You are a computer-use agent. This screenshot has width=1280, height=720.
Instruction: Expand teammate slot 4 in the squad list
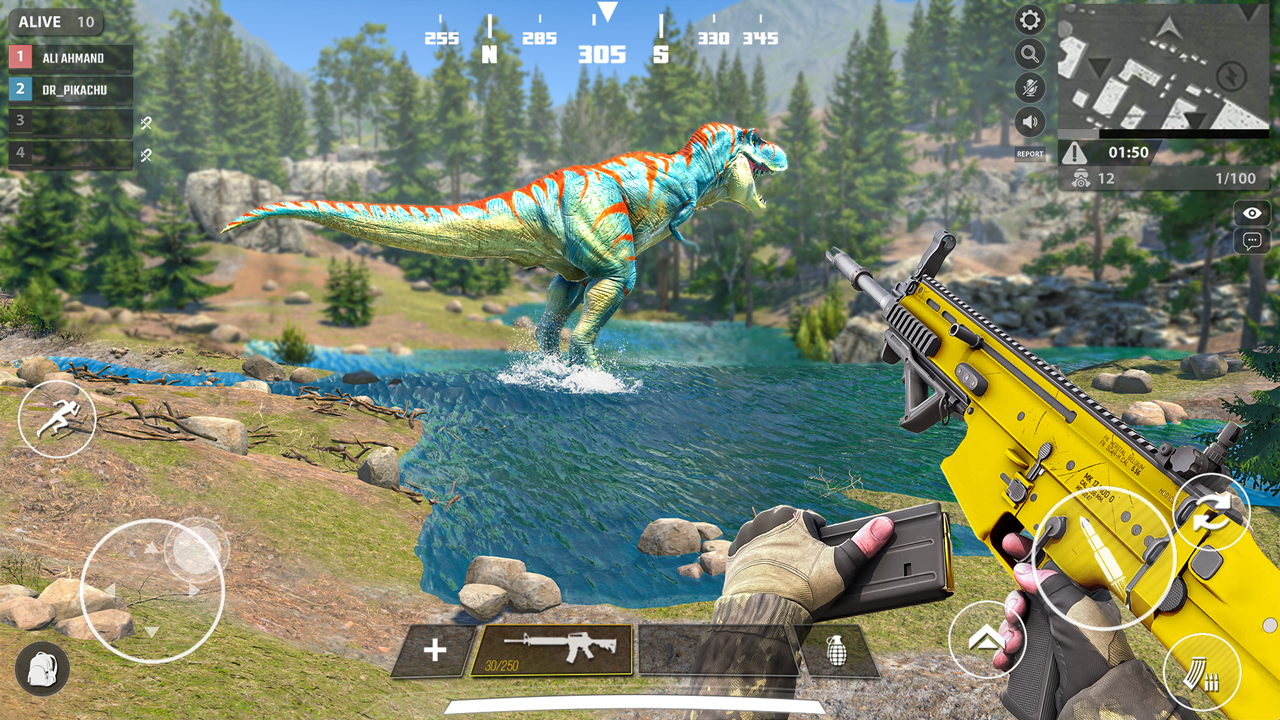coord(68,153)
